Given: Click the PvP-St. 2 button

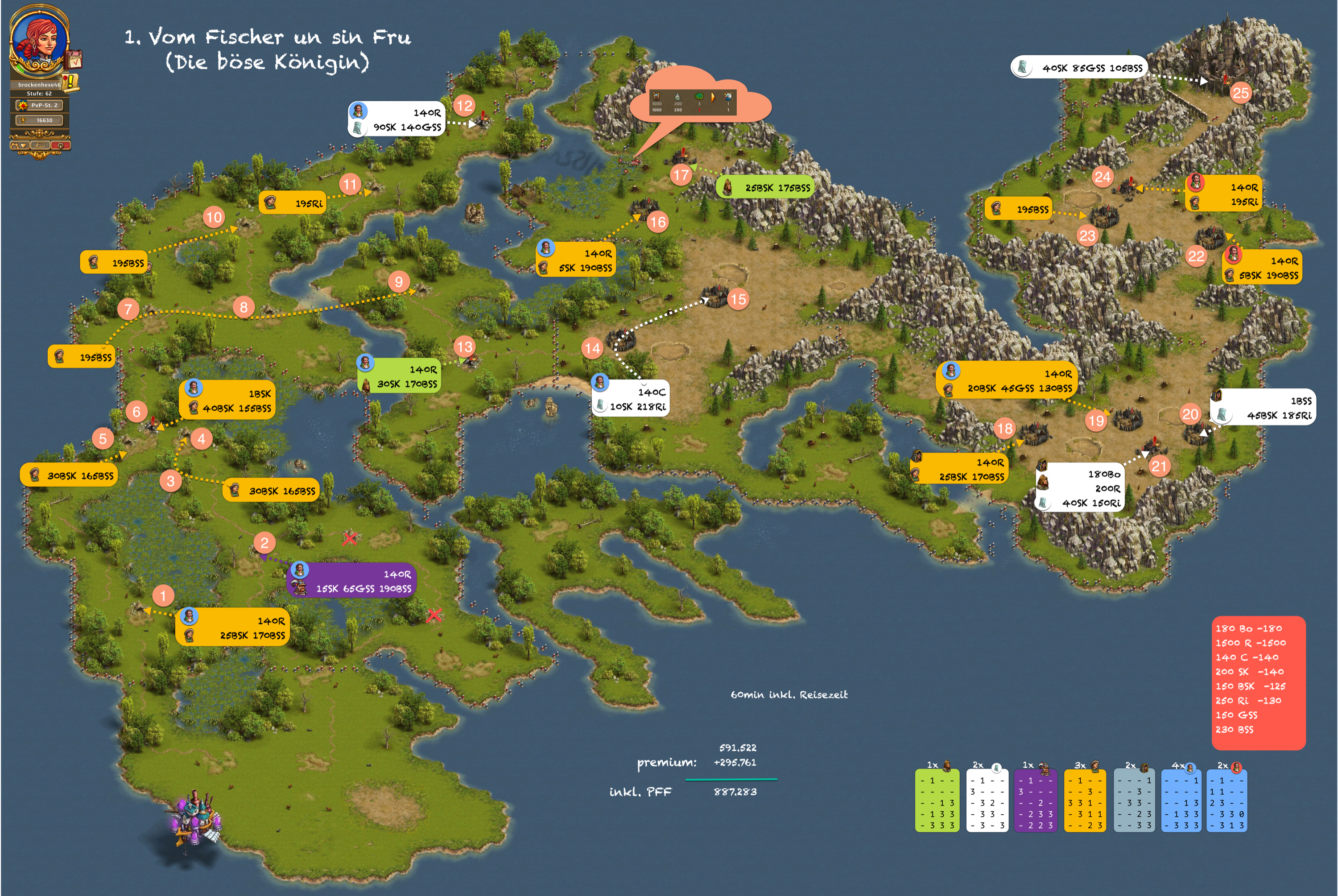Looking at the screenshot, I should pos(39,105).
